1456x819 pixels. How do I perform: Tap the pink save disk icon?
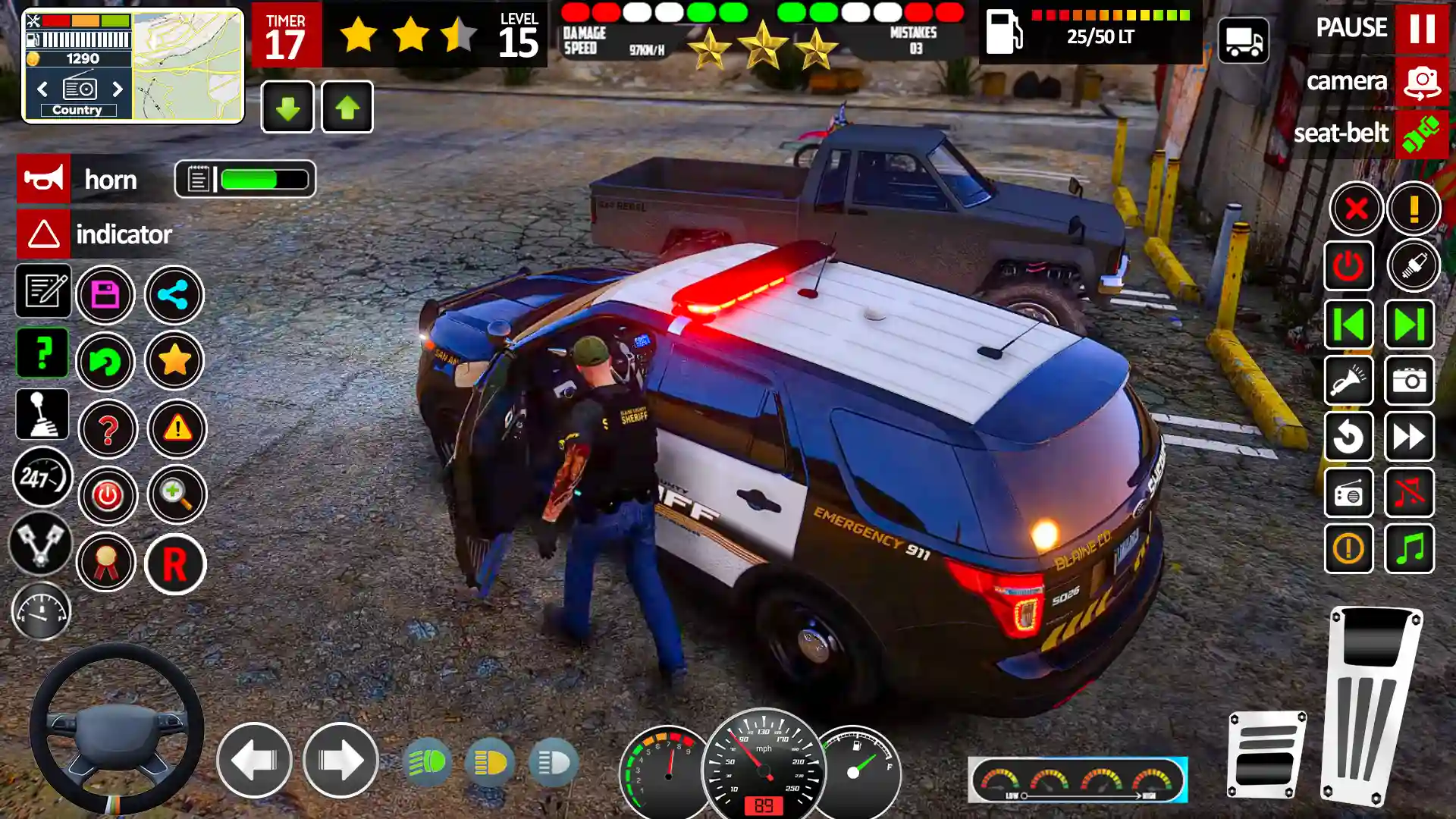point(105,295)
